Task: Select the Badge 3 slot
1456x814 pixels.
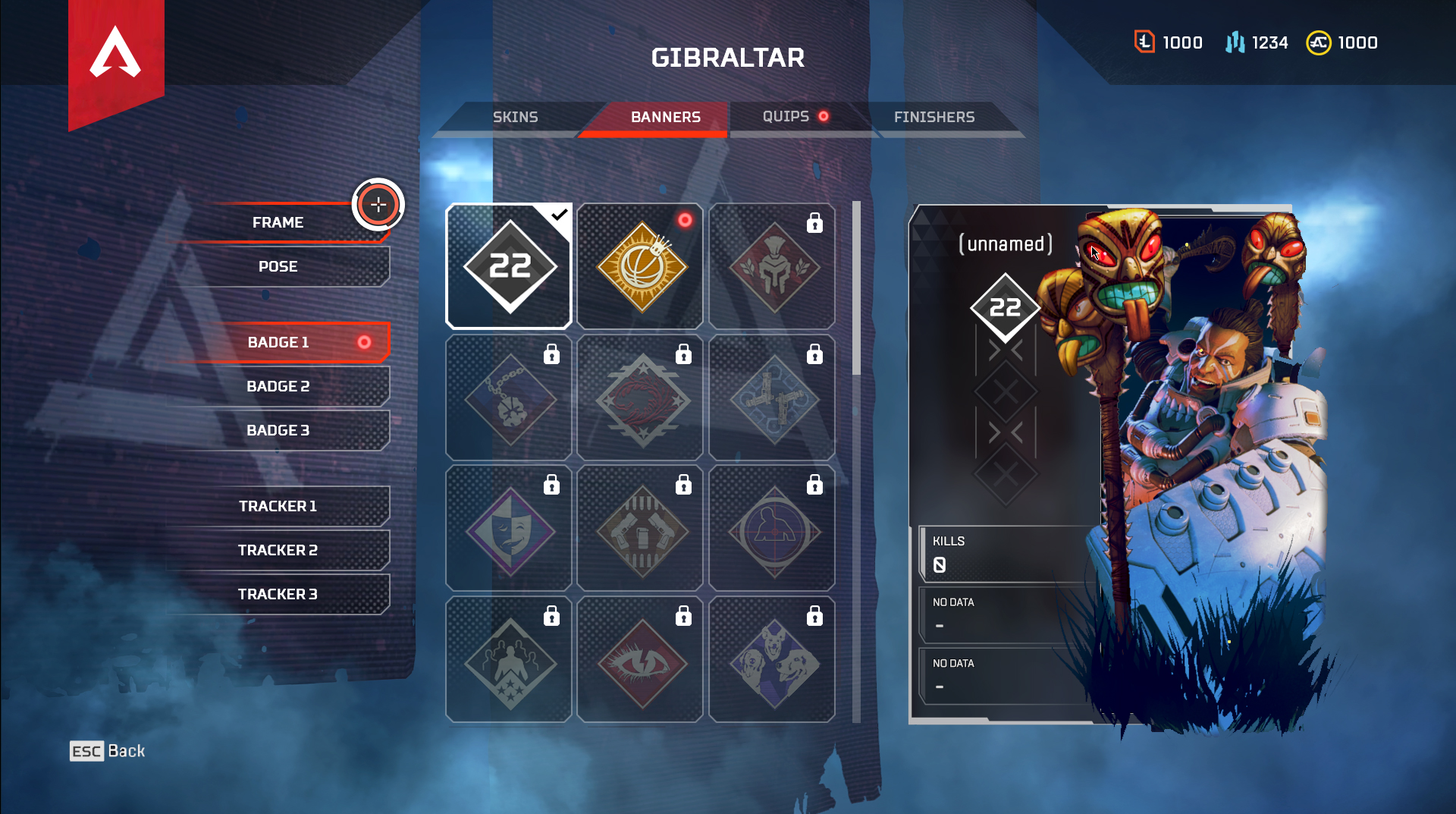Action: 278,430
